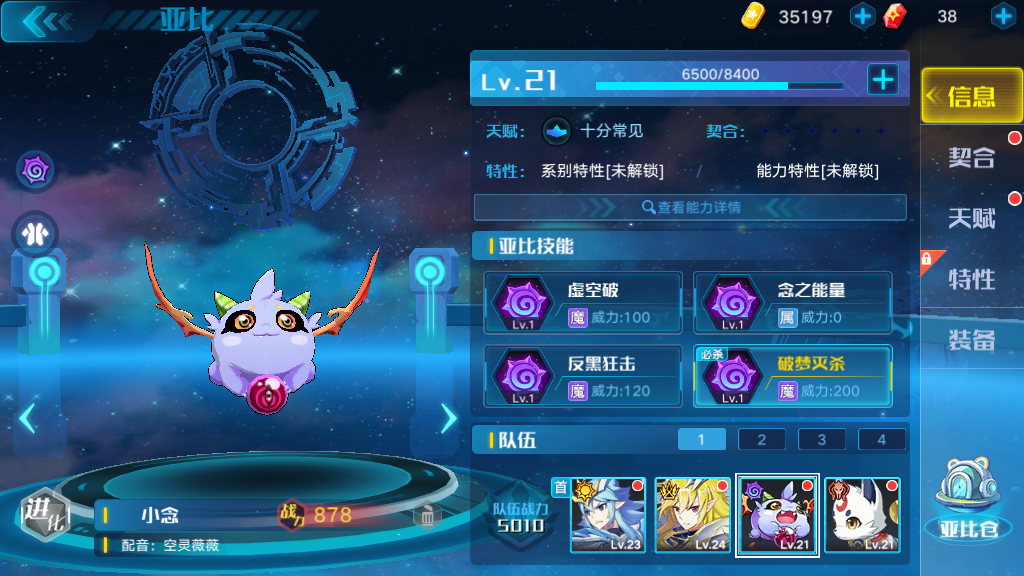Viewport: 1024px width, 576px height.
Task: Switch to team slot 4
Action: [881, 439]
